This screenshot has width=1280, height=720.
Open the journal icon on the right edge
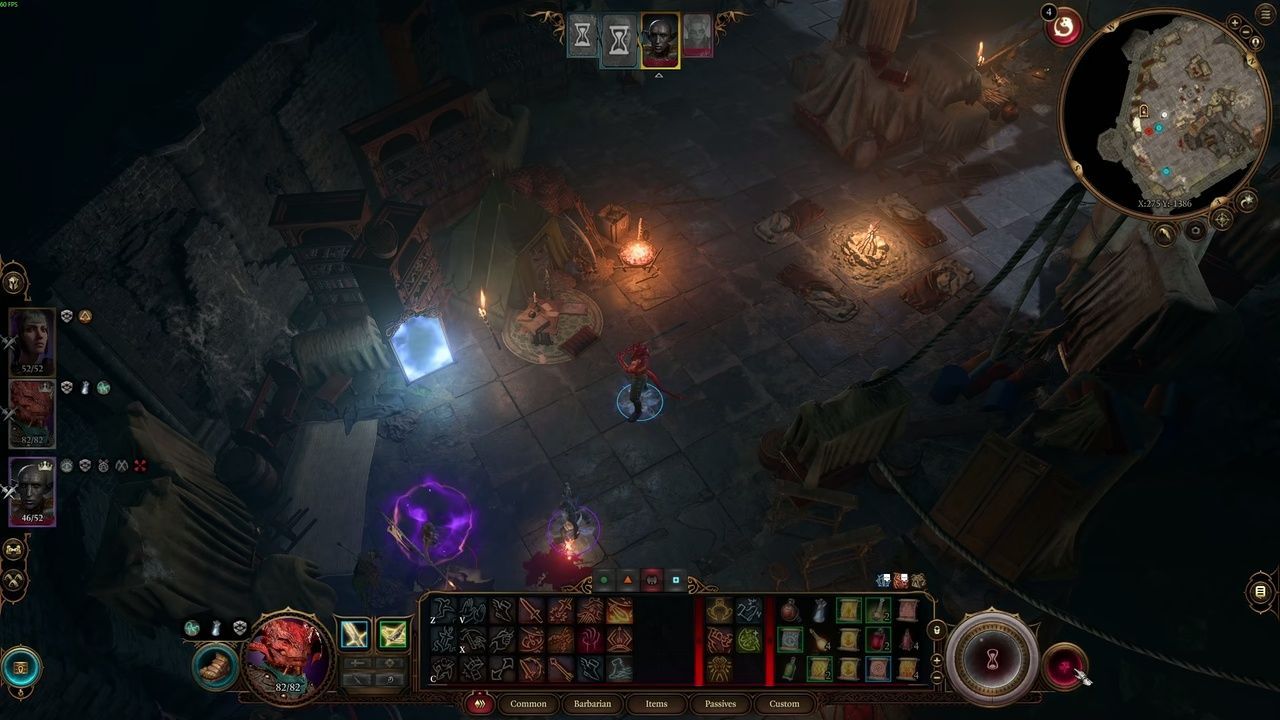1261,592
